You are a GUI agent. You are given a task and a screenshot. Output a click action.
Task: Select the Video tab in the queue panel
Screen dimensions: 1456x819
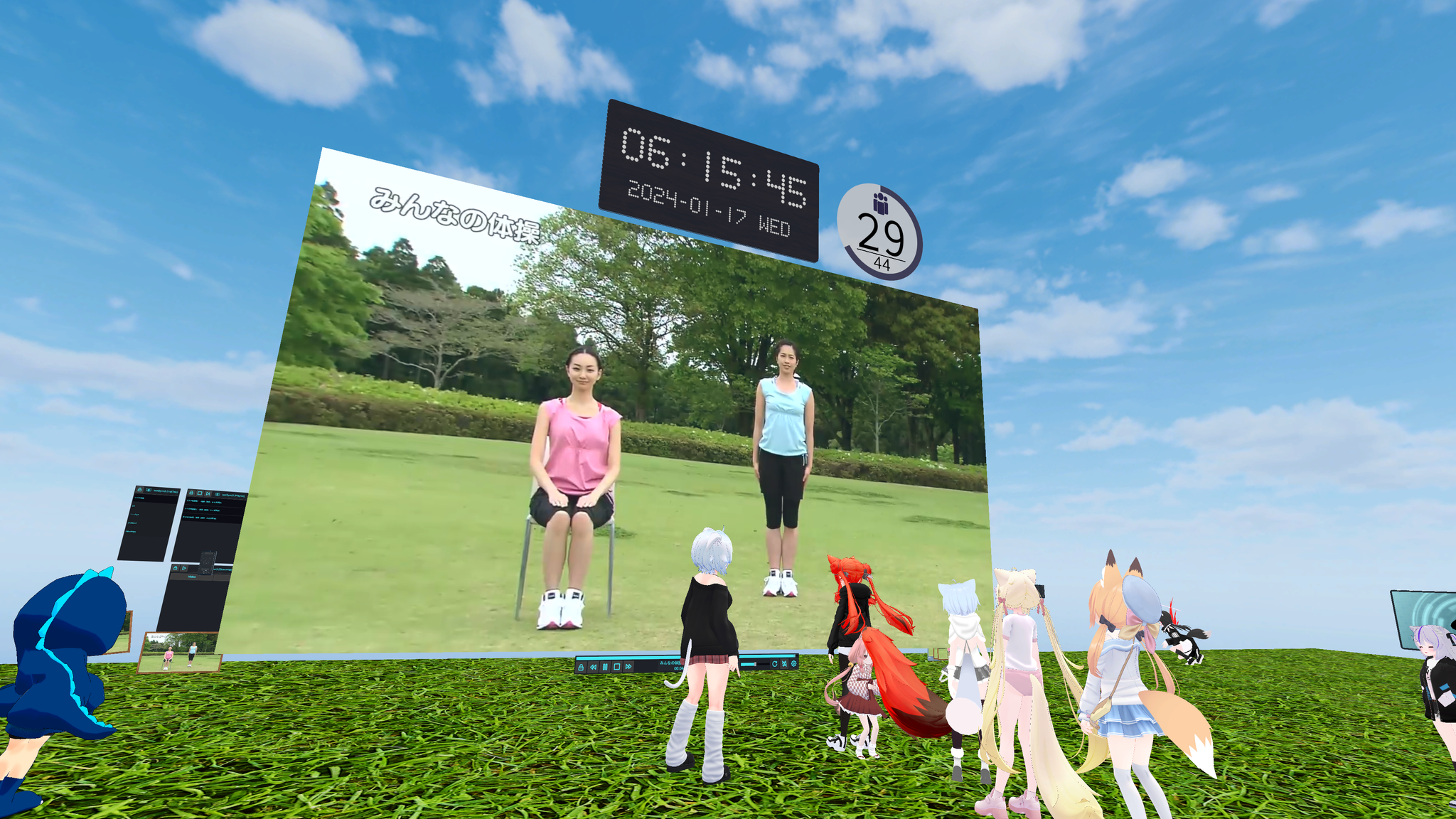point(192,577)
